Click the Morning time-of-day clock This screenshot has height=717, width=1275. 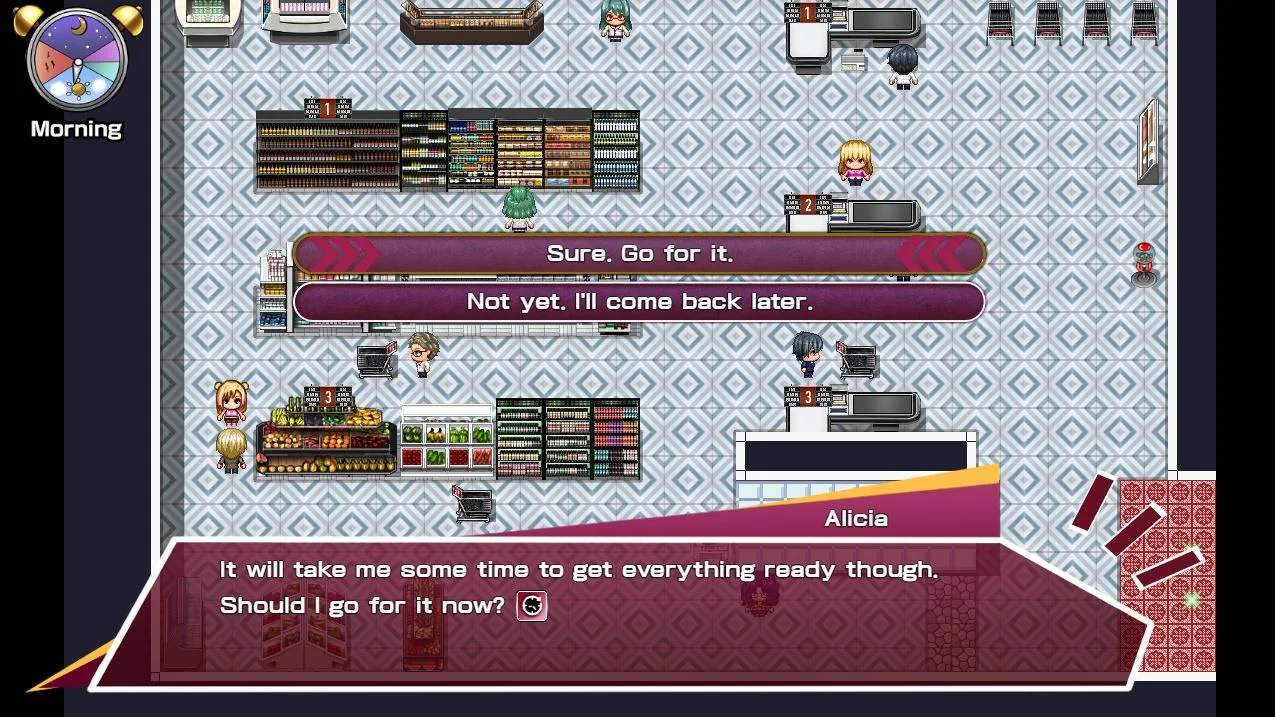77,60
